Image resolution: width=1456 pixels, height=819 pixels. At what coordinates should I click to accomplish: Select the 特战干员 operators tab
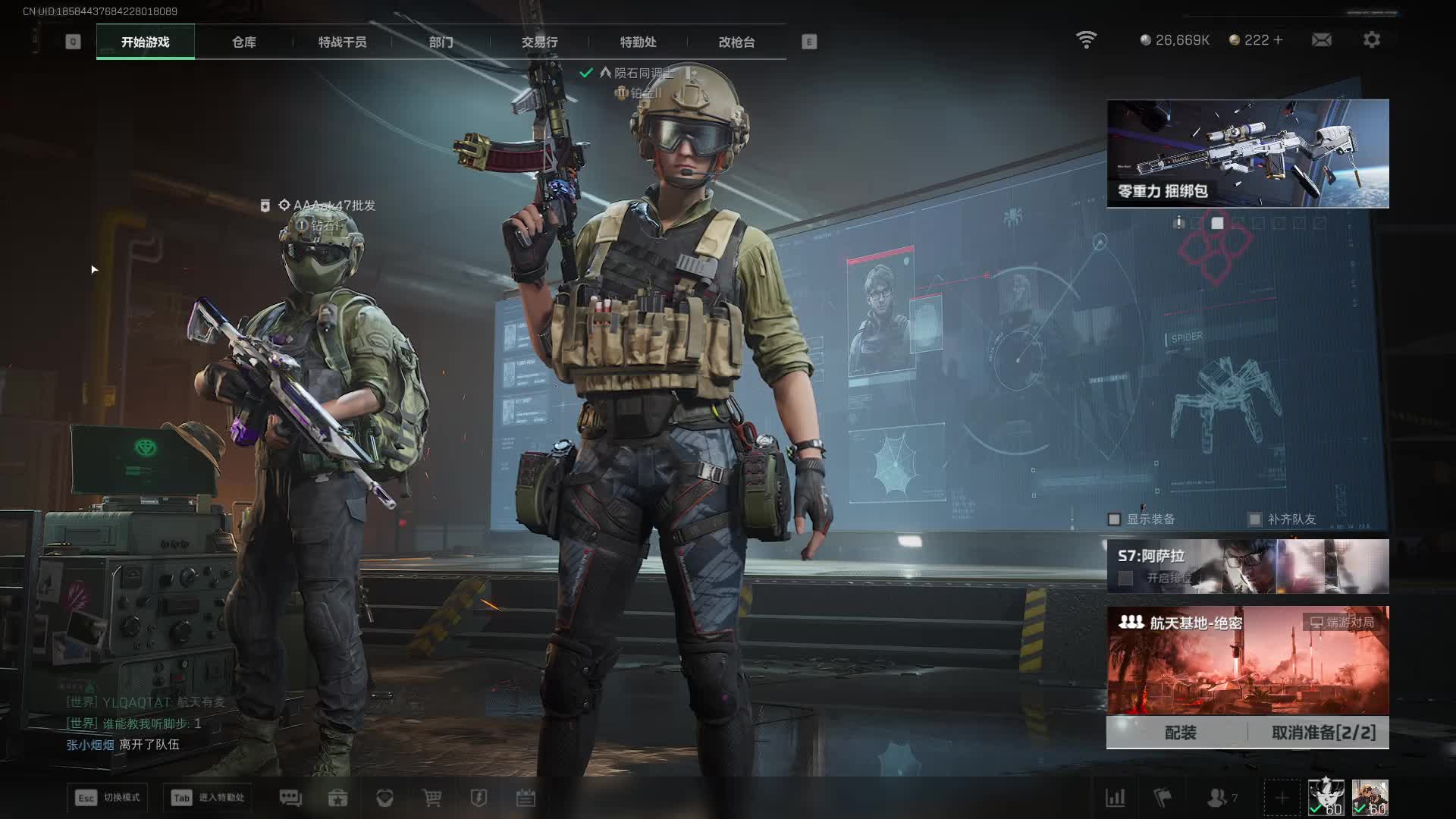click(342, 42)
